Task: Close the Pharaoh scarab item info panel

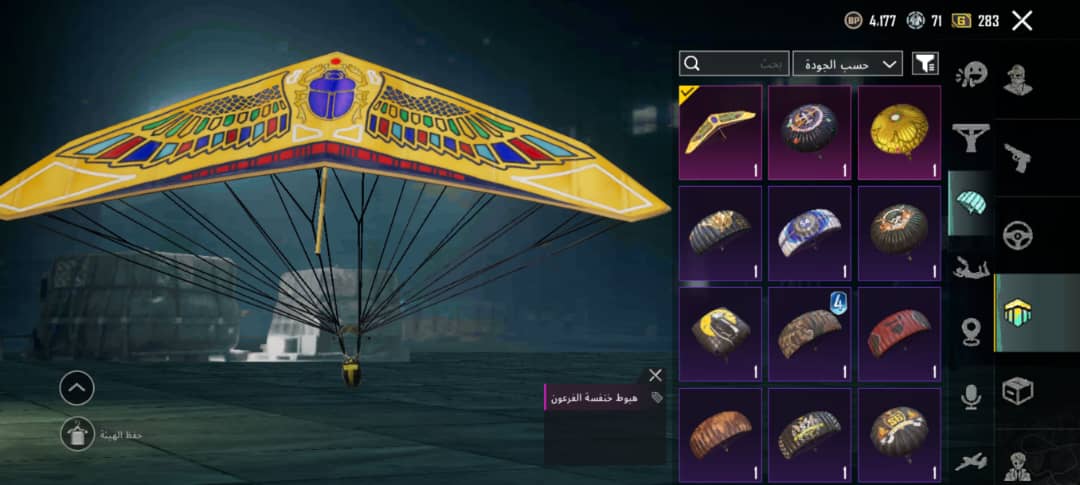Action: 655,375
